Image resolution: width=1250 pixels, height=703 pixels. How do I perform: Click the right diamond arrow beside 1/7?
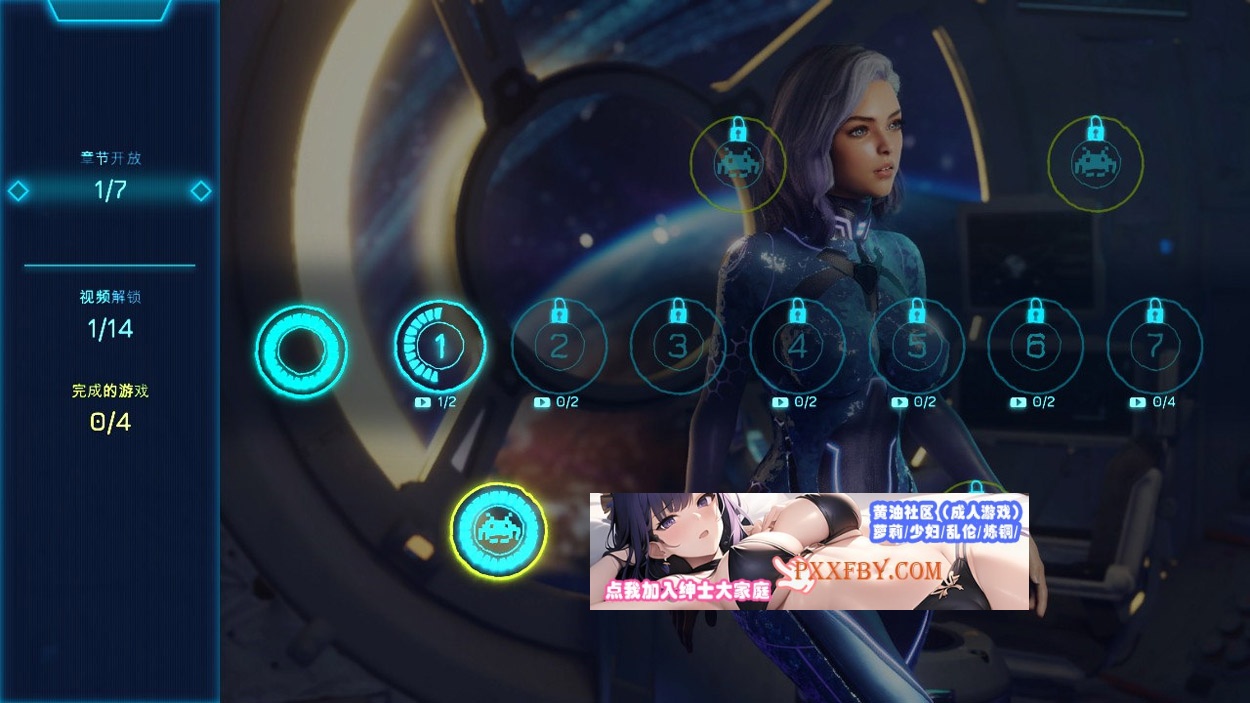(x=201, y=191)
